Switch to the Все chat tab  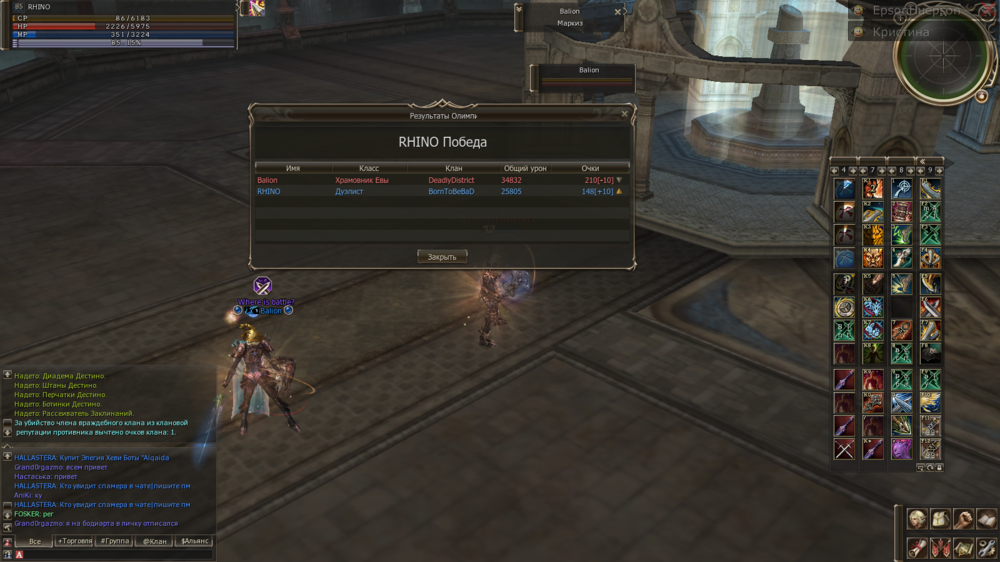[x=34, y=541]
